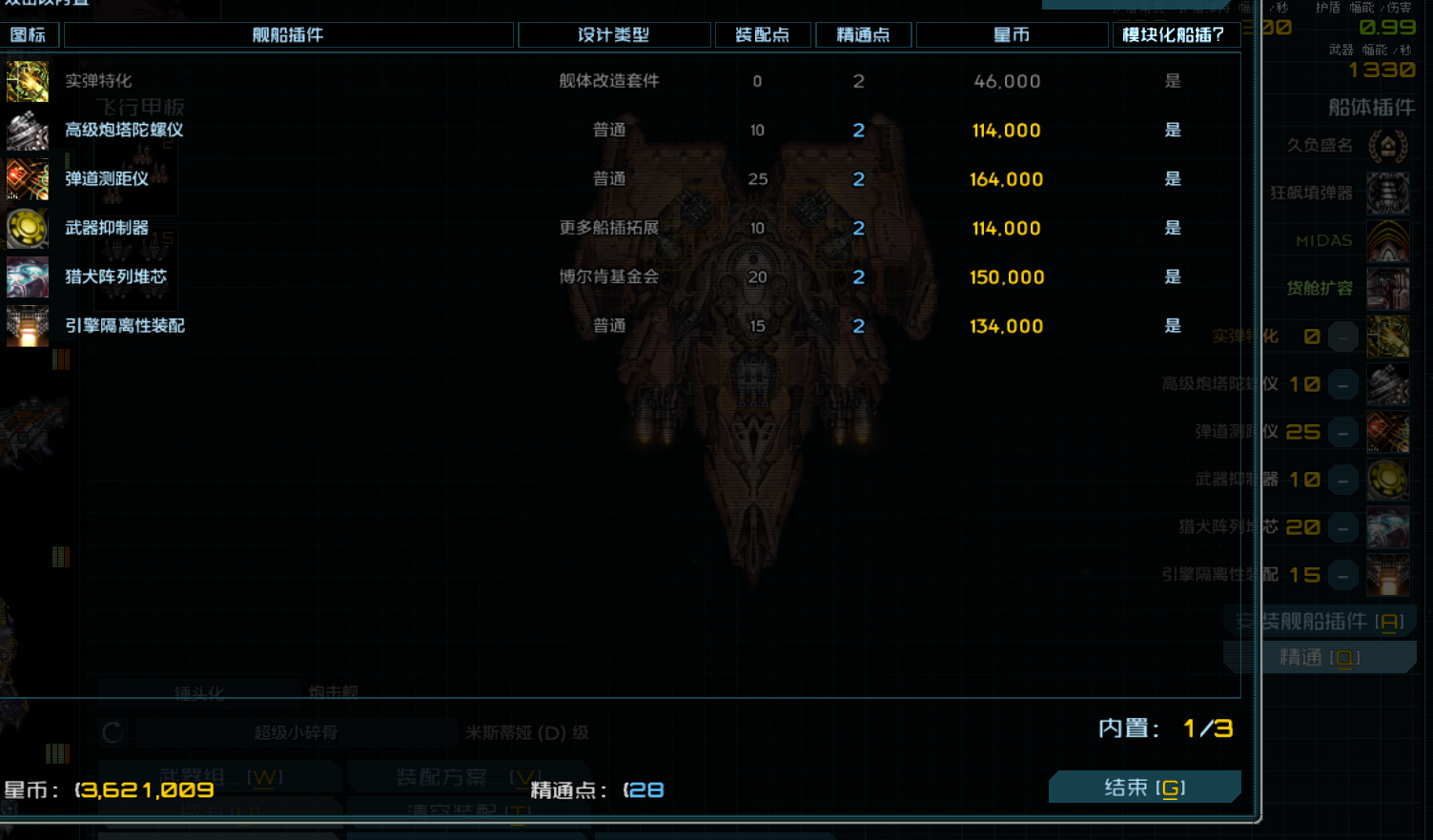Click the 狂飙填弹器 hullmod icon
This screenshot has height=840, width=1433.
(x=1388, y=193)
